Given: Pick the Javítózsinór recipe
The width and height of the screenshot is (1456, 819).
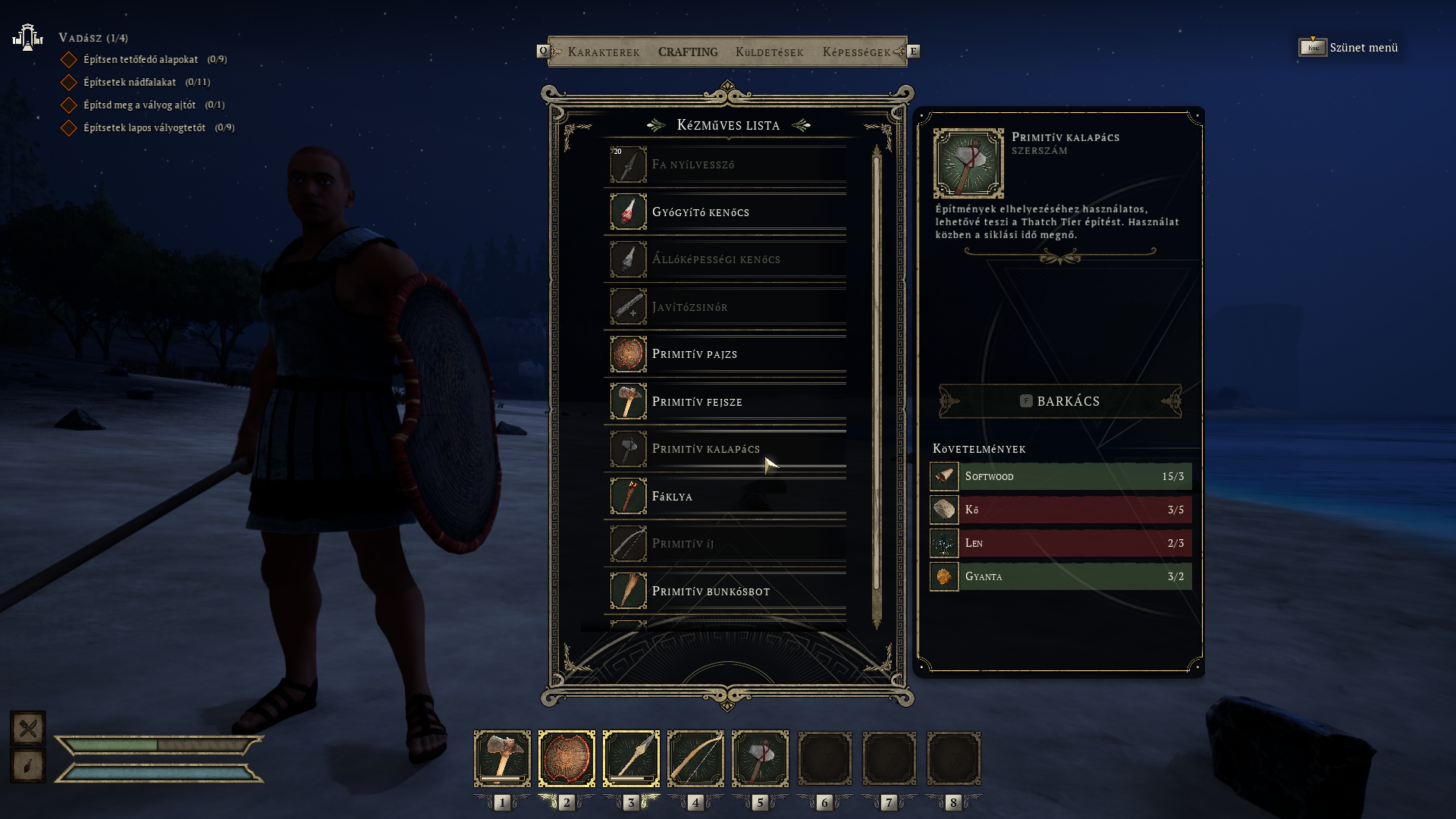Looking at the screenshot, I should [726, 307].
